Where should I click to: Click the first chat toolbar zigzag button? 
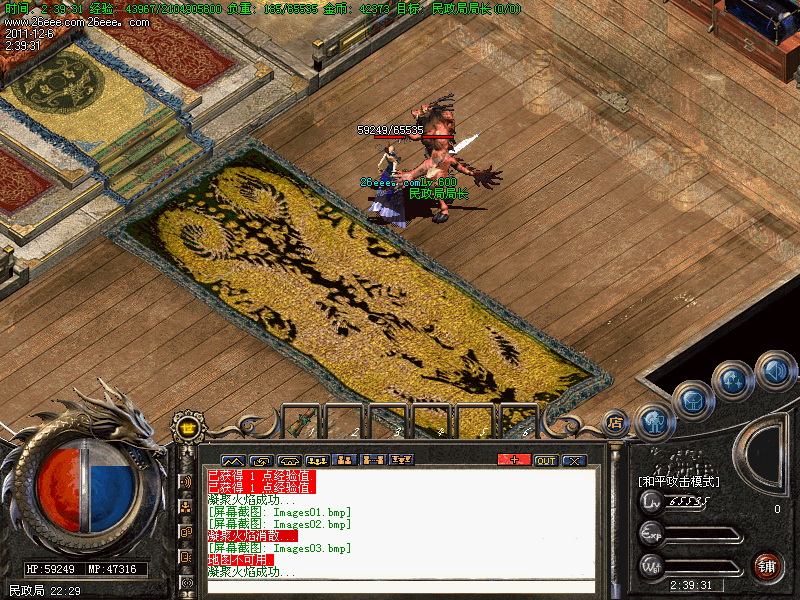(x=232, y=460)
